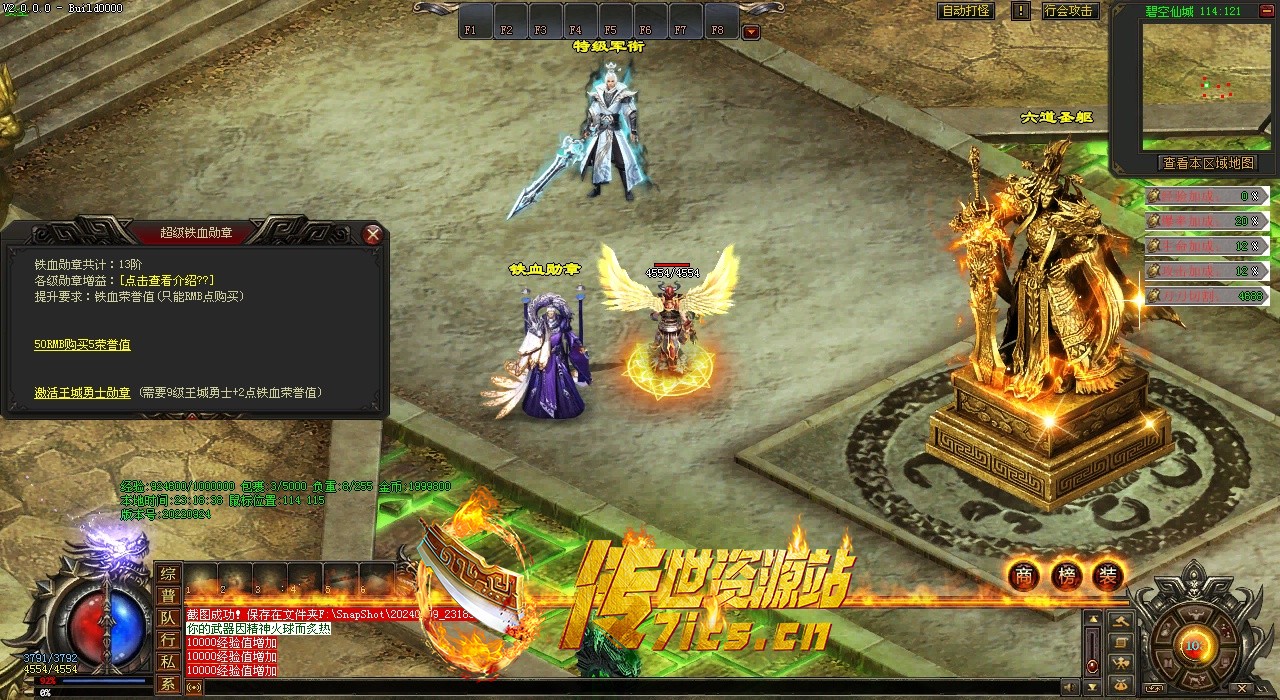Close the 超级铁血勋章 dialog window

coord(373,234)
